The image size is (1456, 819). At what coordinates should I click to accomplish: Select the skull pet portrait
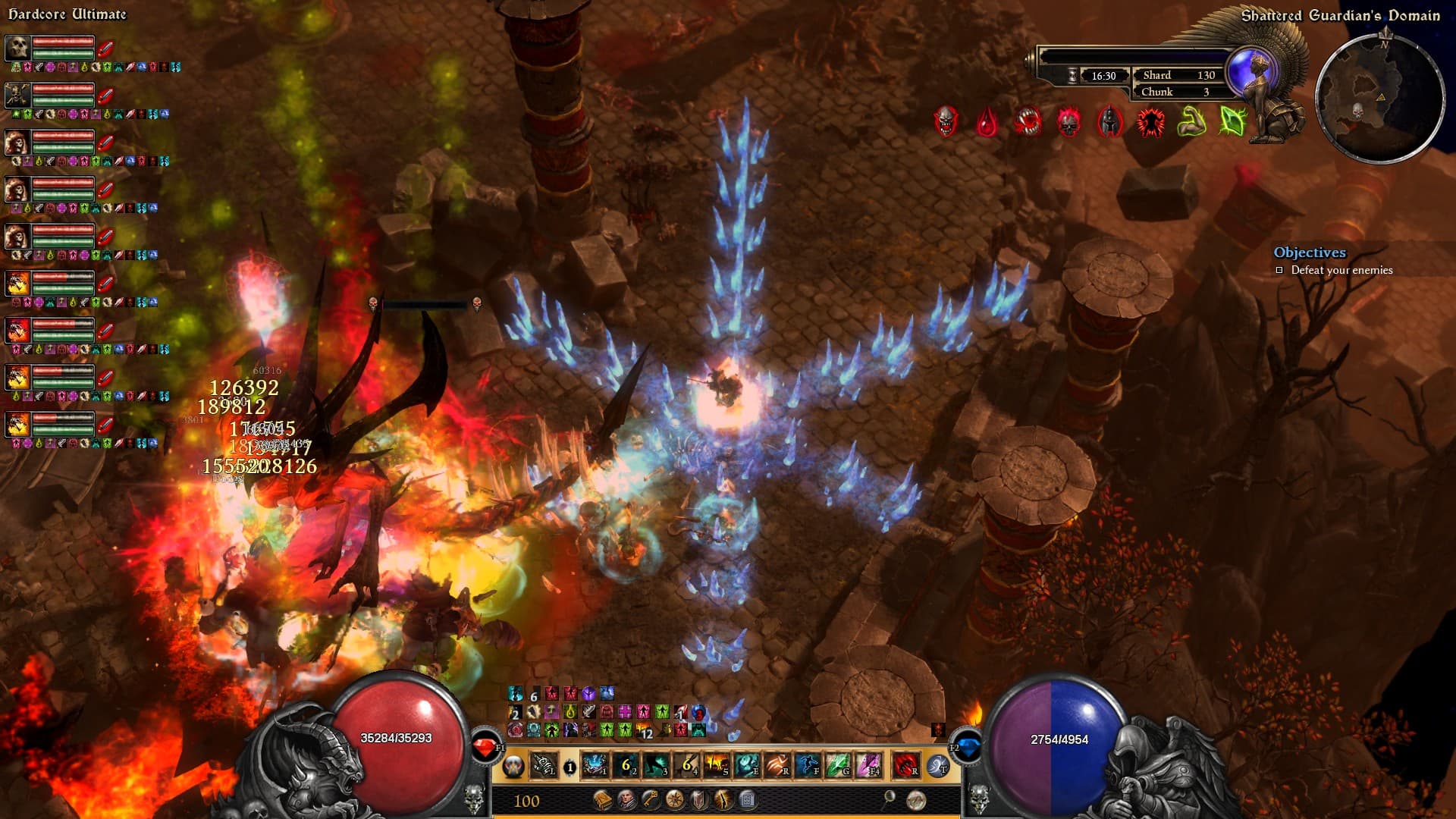coord(17,48)
